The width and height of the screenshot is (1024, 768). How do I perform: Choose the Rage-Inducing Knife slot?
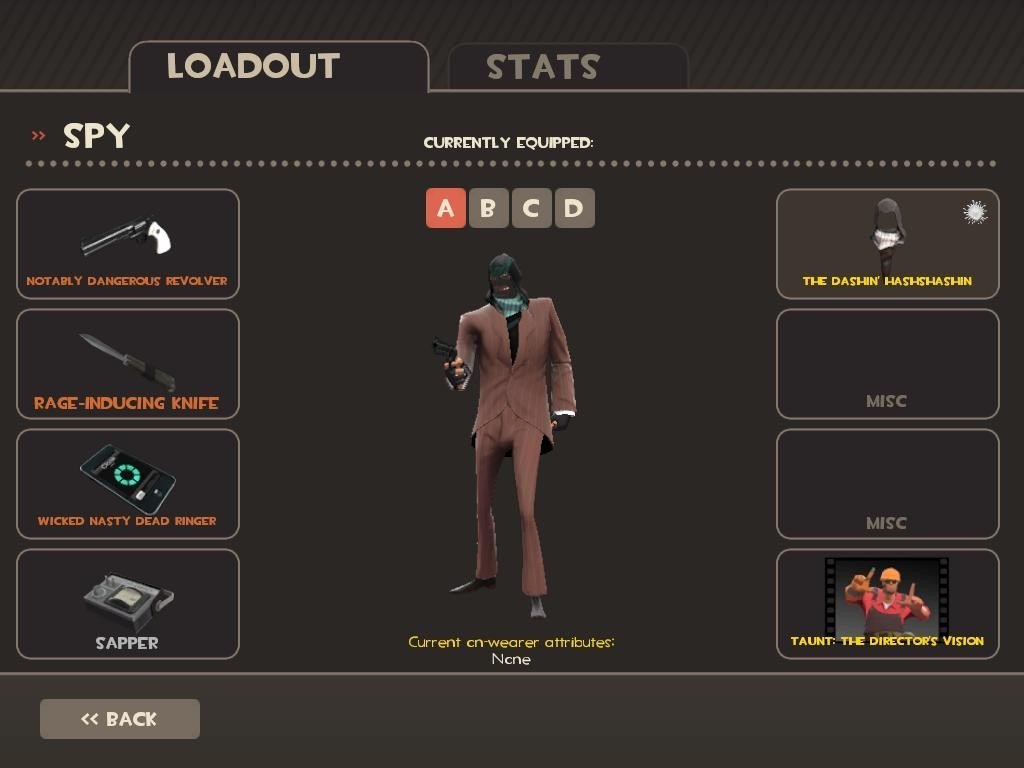click(128, 364)
